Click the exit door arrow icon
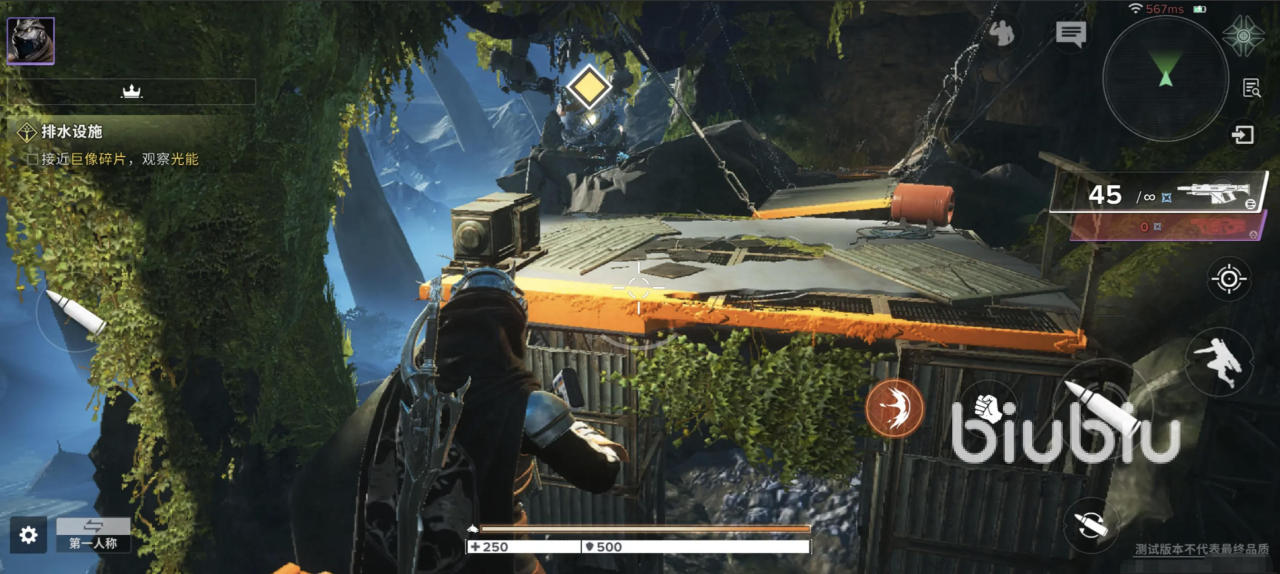This screenshot has width=1280, height=574. pyautogui.click(x=1243, y=134)
